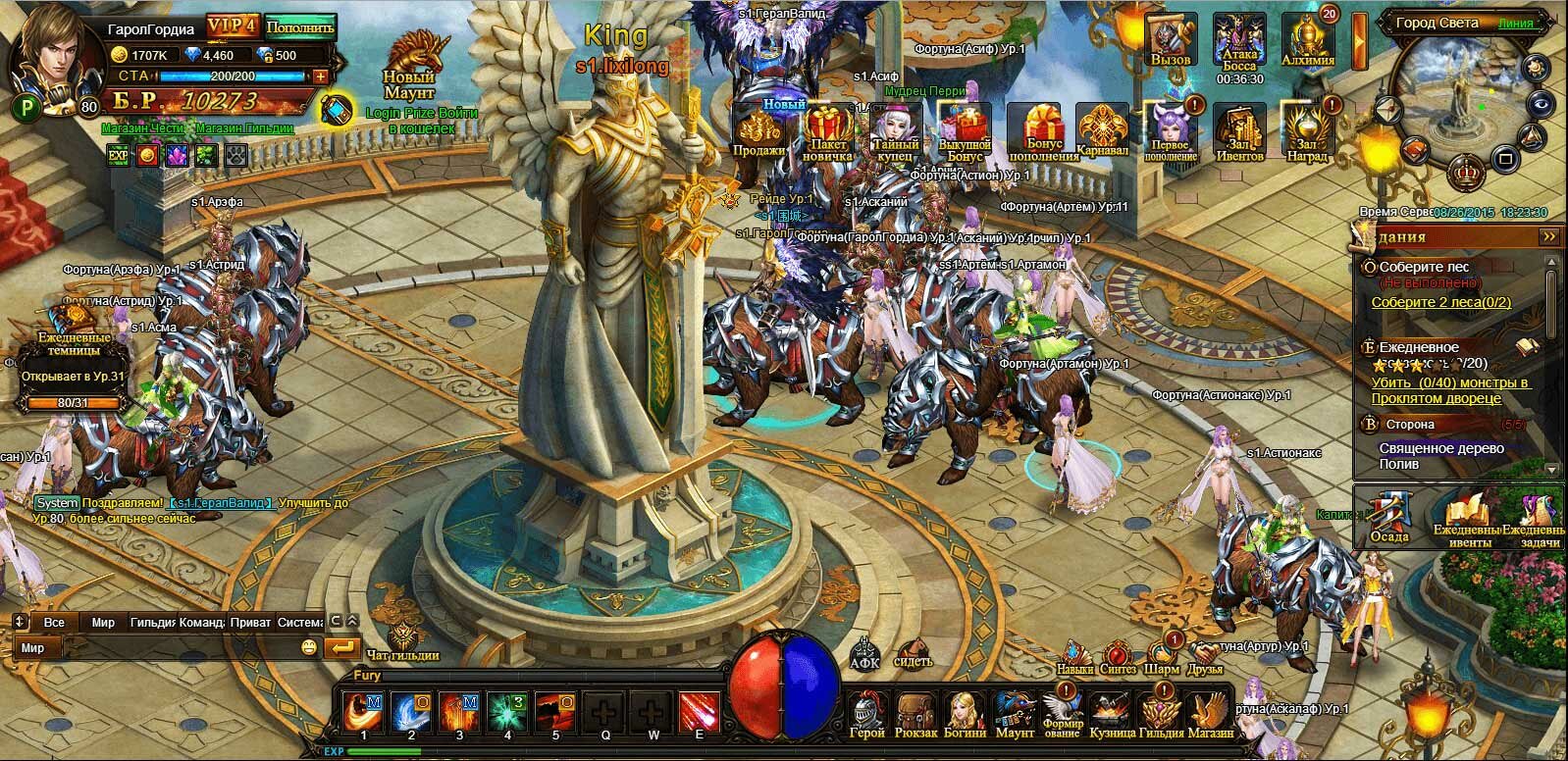Open the Герой hero menu
The width and height of the screenshot is (1568, 761).
click(x=866, y=712)
